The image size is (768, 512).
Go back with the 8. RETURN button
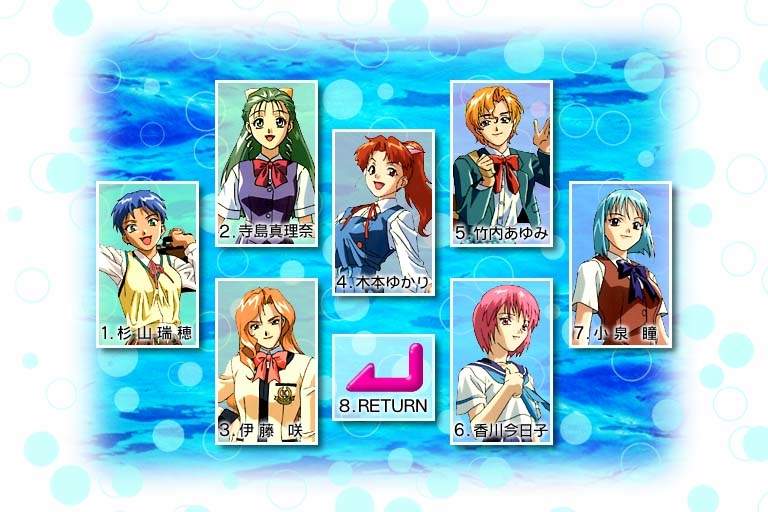point(384,377)
